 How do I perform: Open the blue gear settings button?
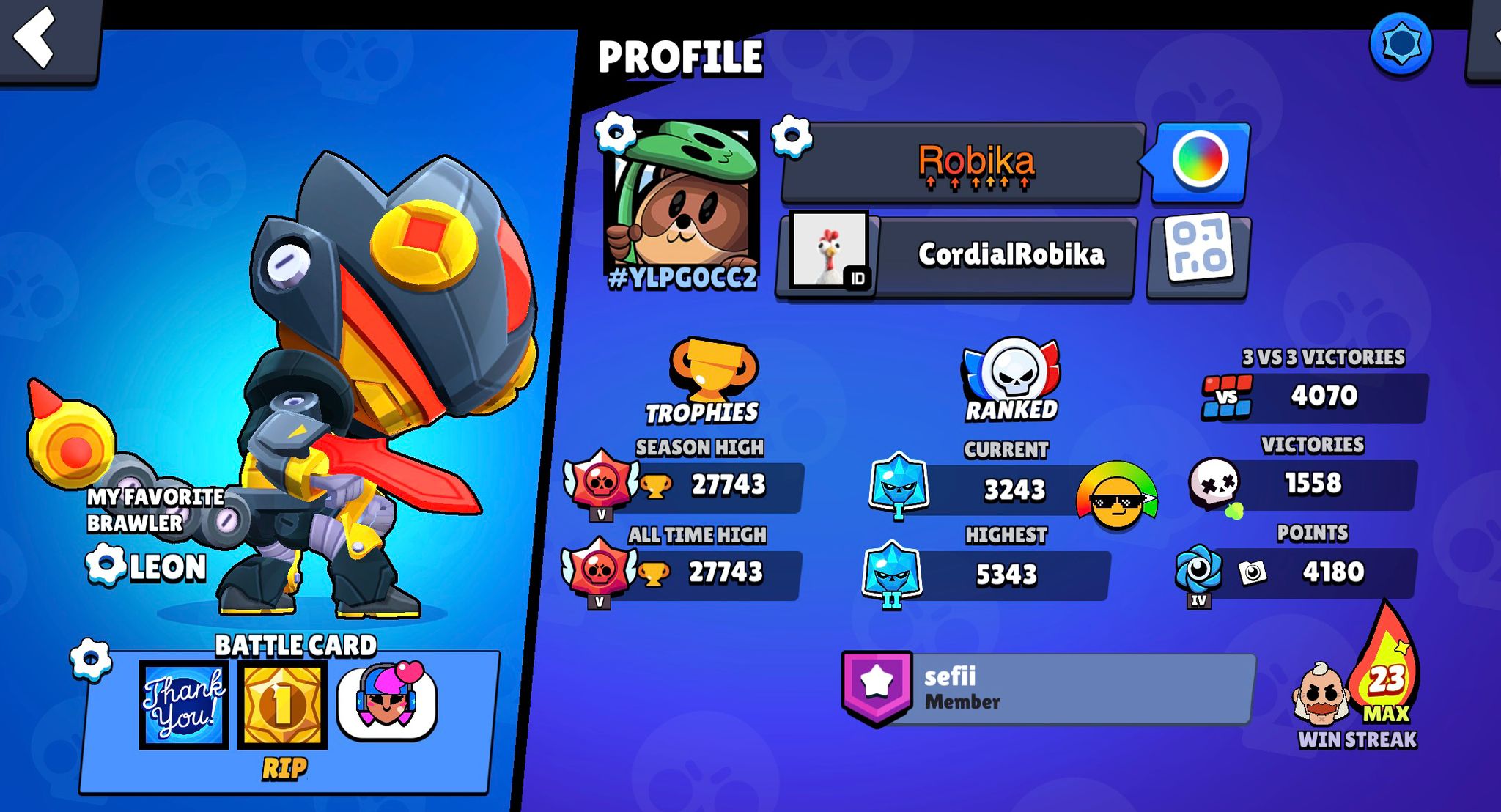tap(1401, 44)
